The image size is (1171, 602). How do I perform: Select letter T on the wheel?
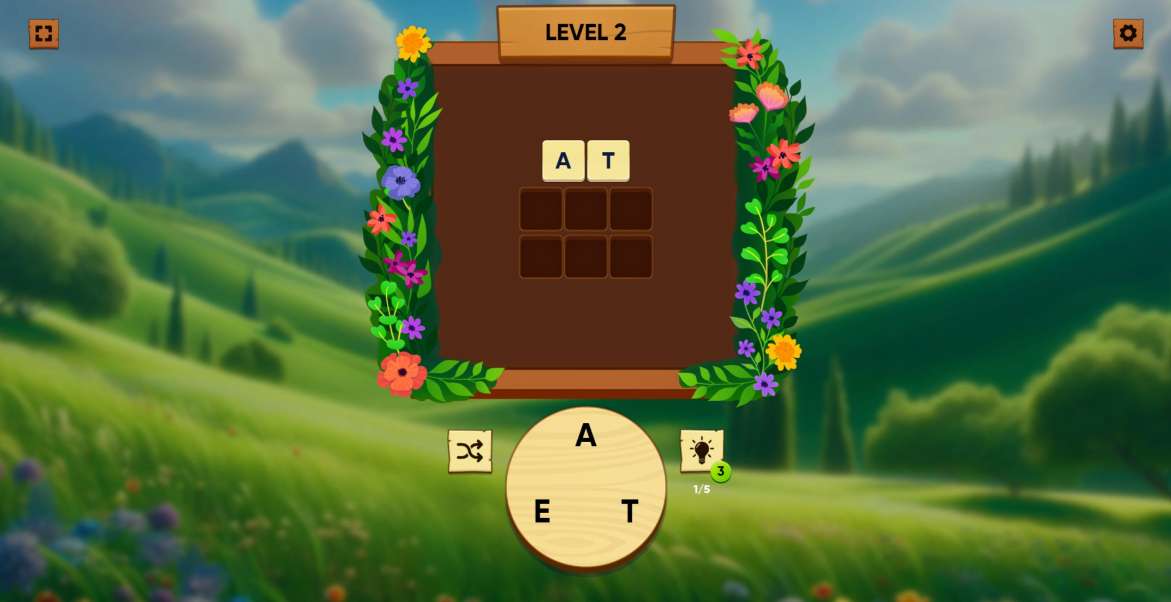629,512
